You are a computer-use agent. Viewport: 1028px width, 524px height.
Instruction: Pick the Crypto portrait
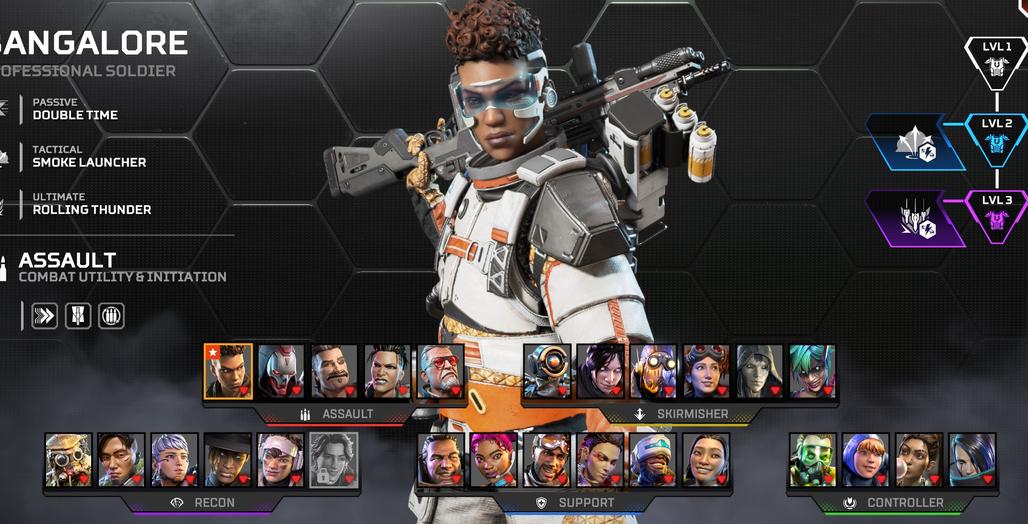121,459
